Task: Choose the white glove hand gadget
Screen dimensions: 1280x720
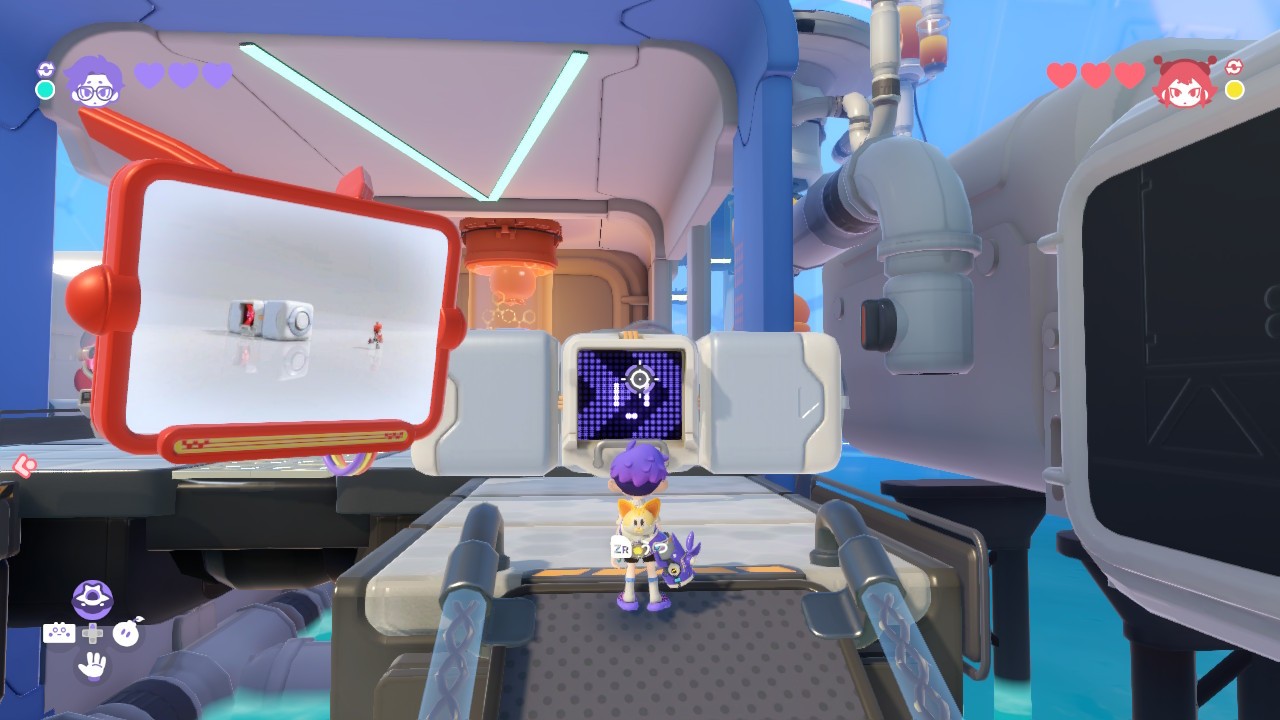Action: [92, 664]
